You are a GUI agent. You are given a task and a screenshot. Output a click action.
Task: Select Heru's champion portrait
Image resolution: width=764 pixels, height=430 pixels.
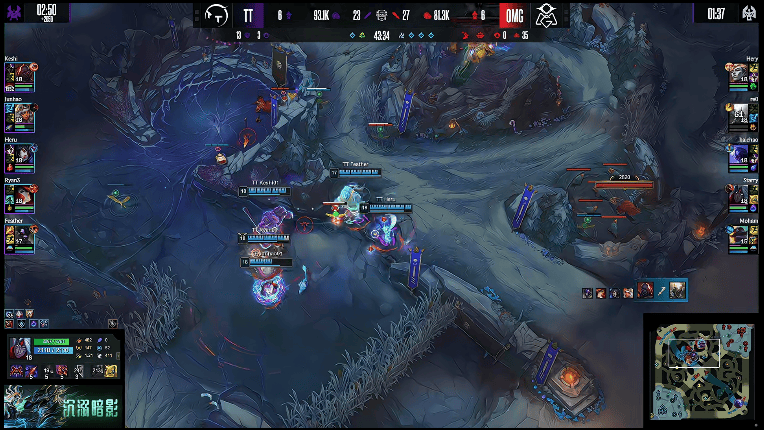(23, 157)
